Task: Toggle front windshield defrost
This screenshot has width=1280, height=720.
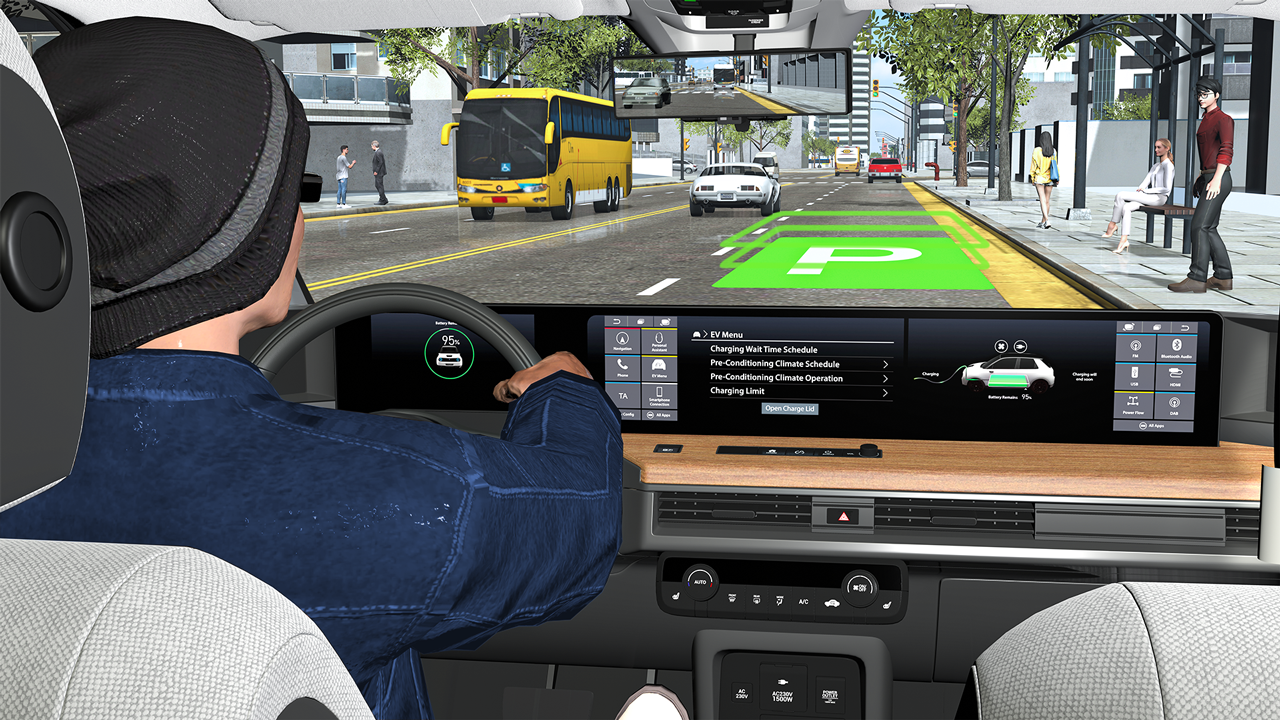Action: (731, 598)
